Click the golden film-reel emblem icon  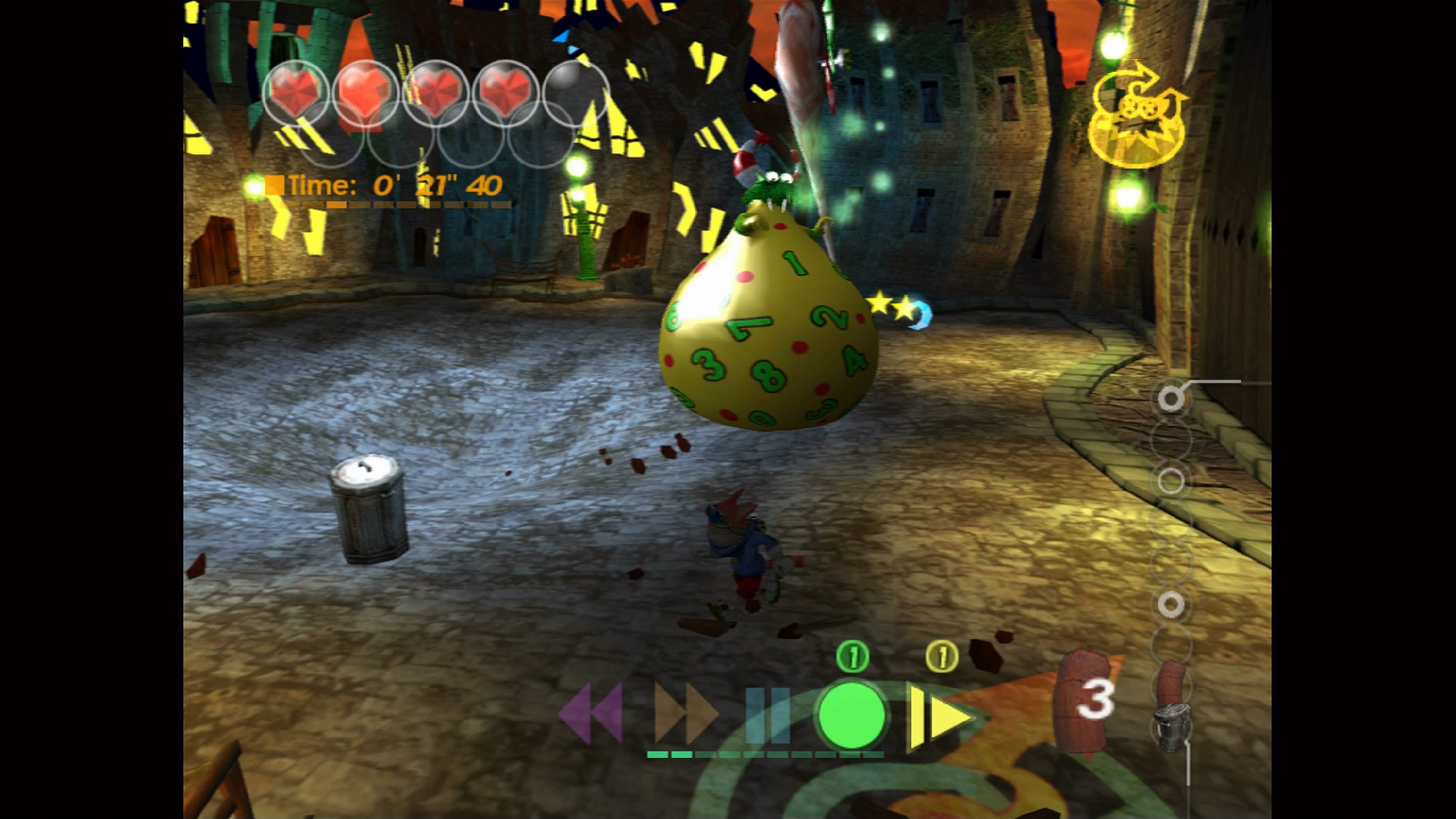coord(1136,120)
